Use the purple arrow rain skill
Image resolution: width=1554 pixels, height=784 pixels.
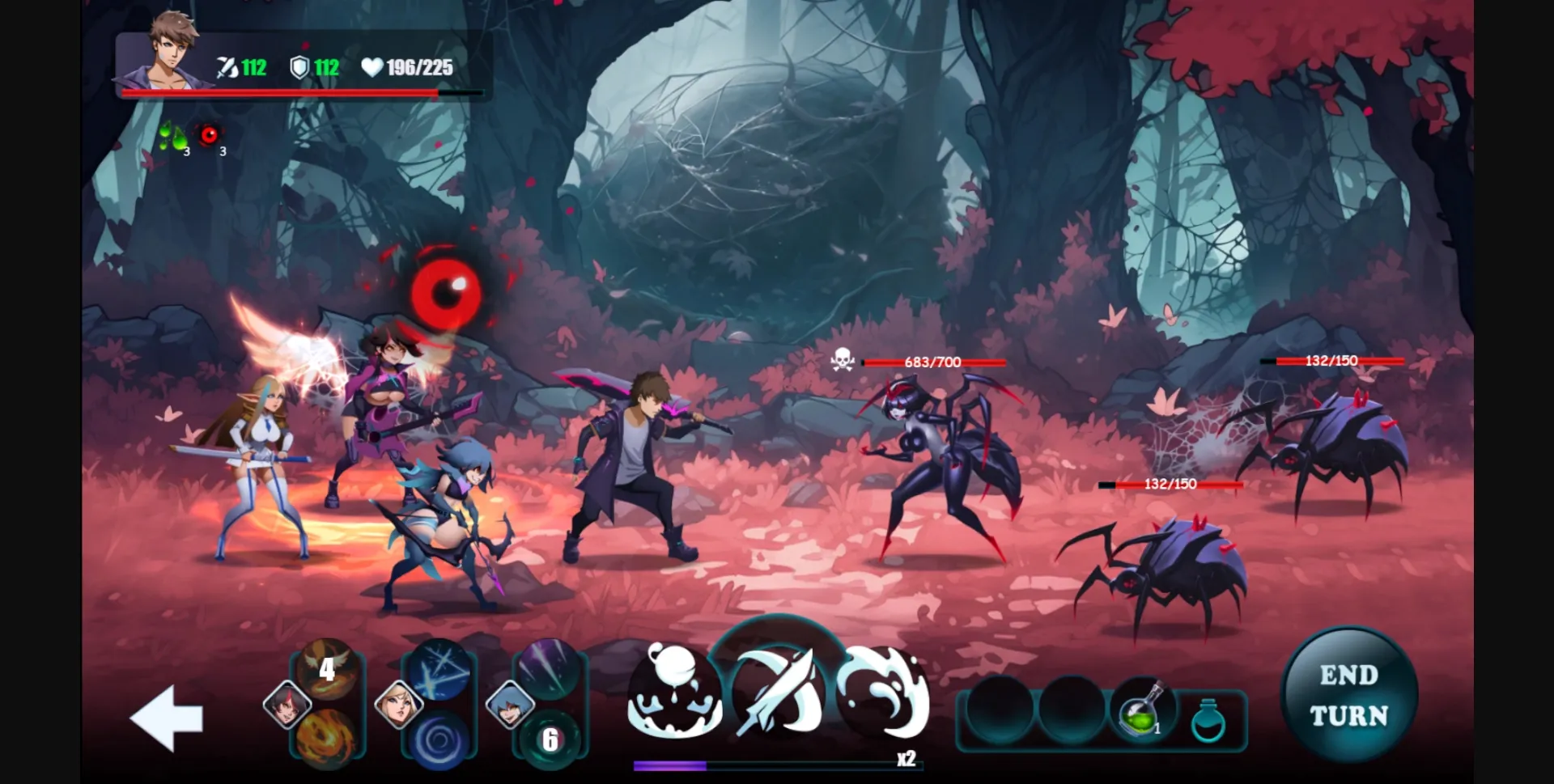(550, 668)
